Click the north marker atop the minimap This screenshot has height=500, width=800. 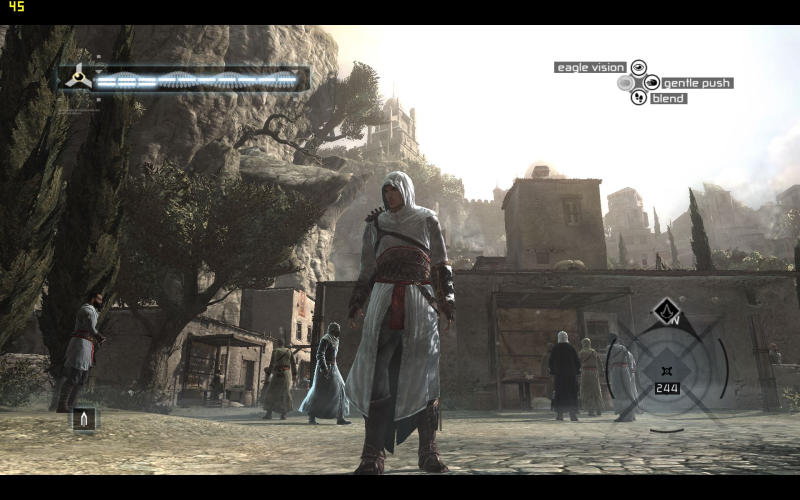coord(667,312)
